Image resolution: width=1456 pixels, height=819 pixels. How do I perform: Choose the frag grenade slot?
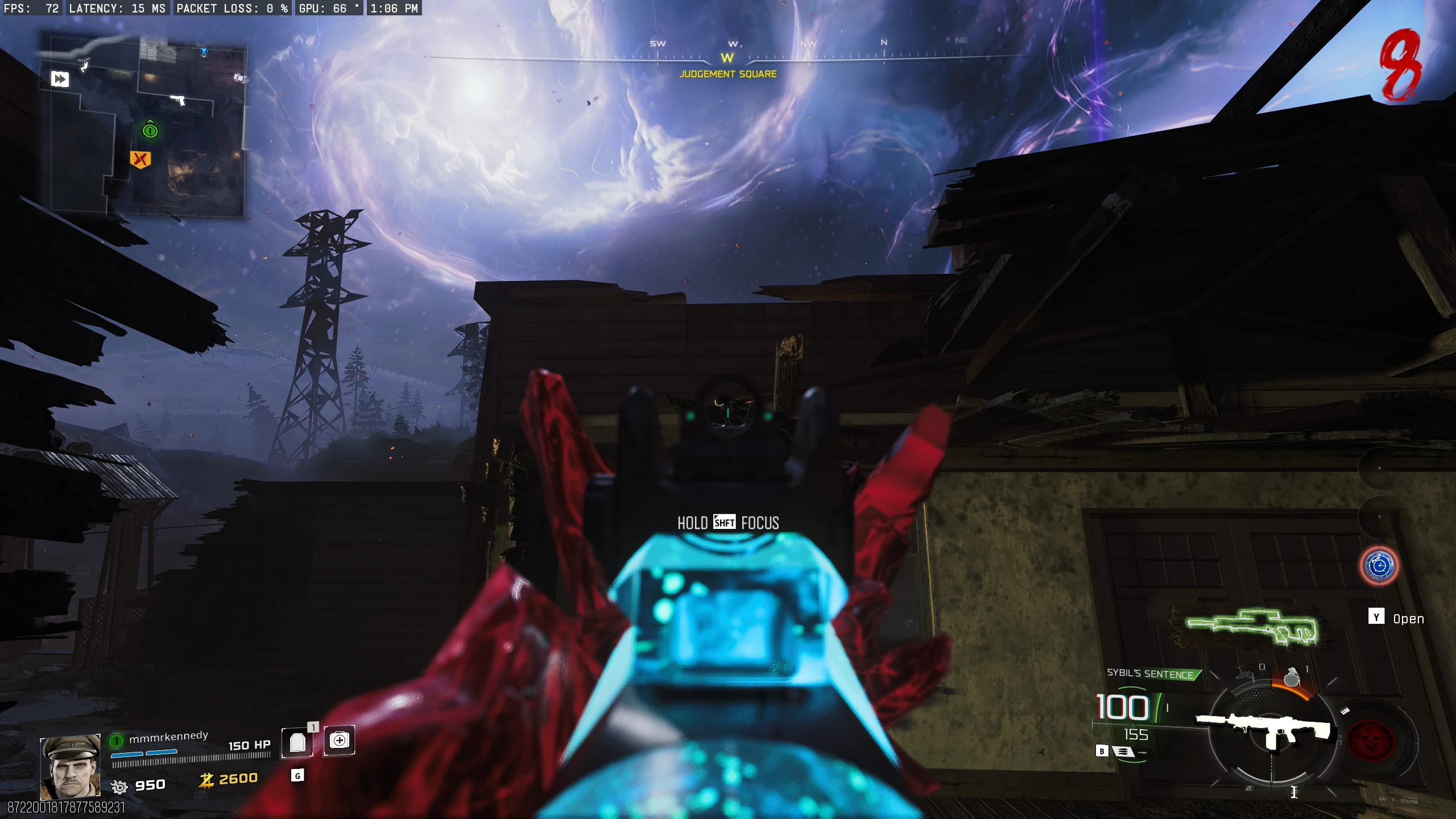coord(1292,677)
